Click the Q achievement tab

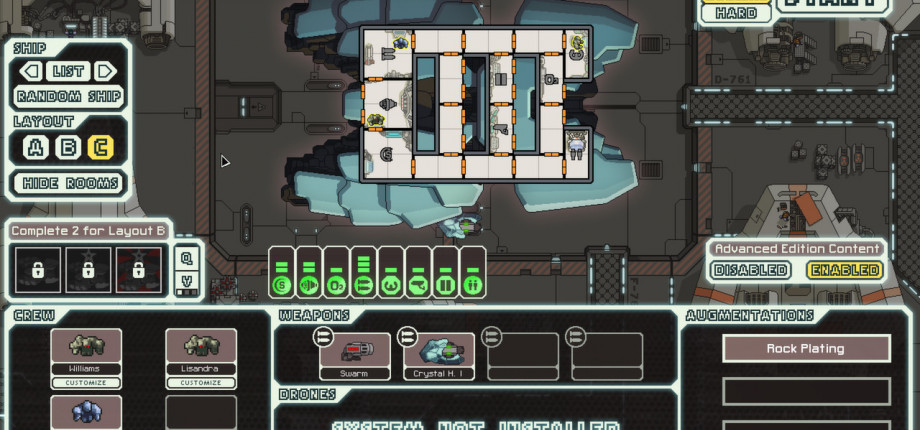(186, 256)
